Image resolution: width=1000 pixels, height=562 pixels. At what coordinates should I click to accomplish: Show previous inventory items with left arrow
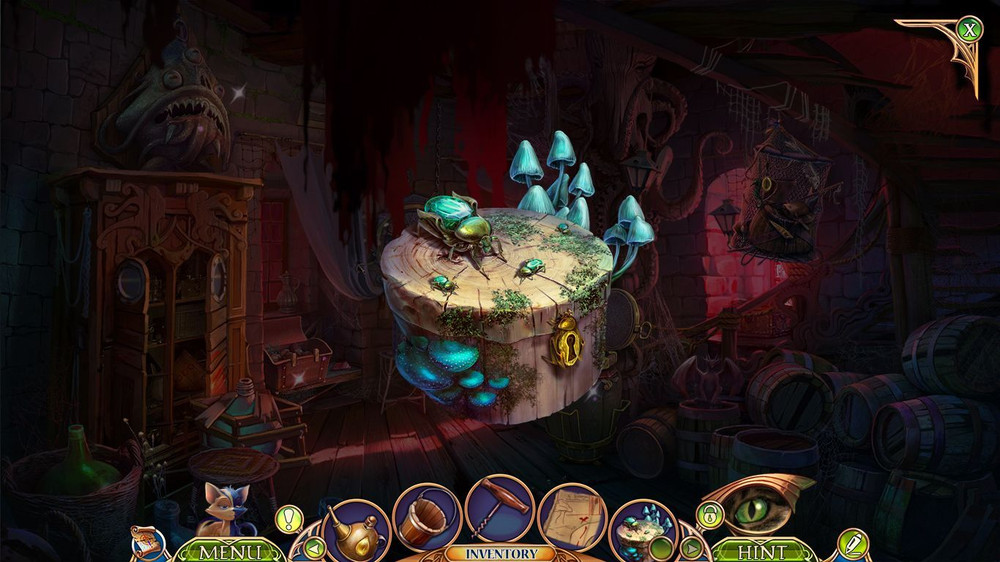point(314,547)
